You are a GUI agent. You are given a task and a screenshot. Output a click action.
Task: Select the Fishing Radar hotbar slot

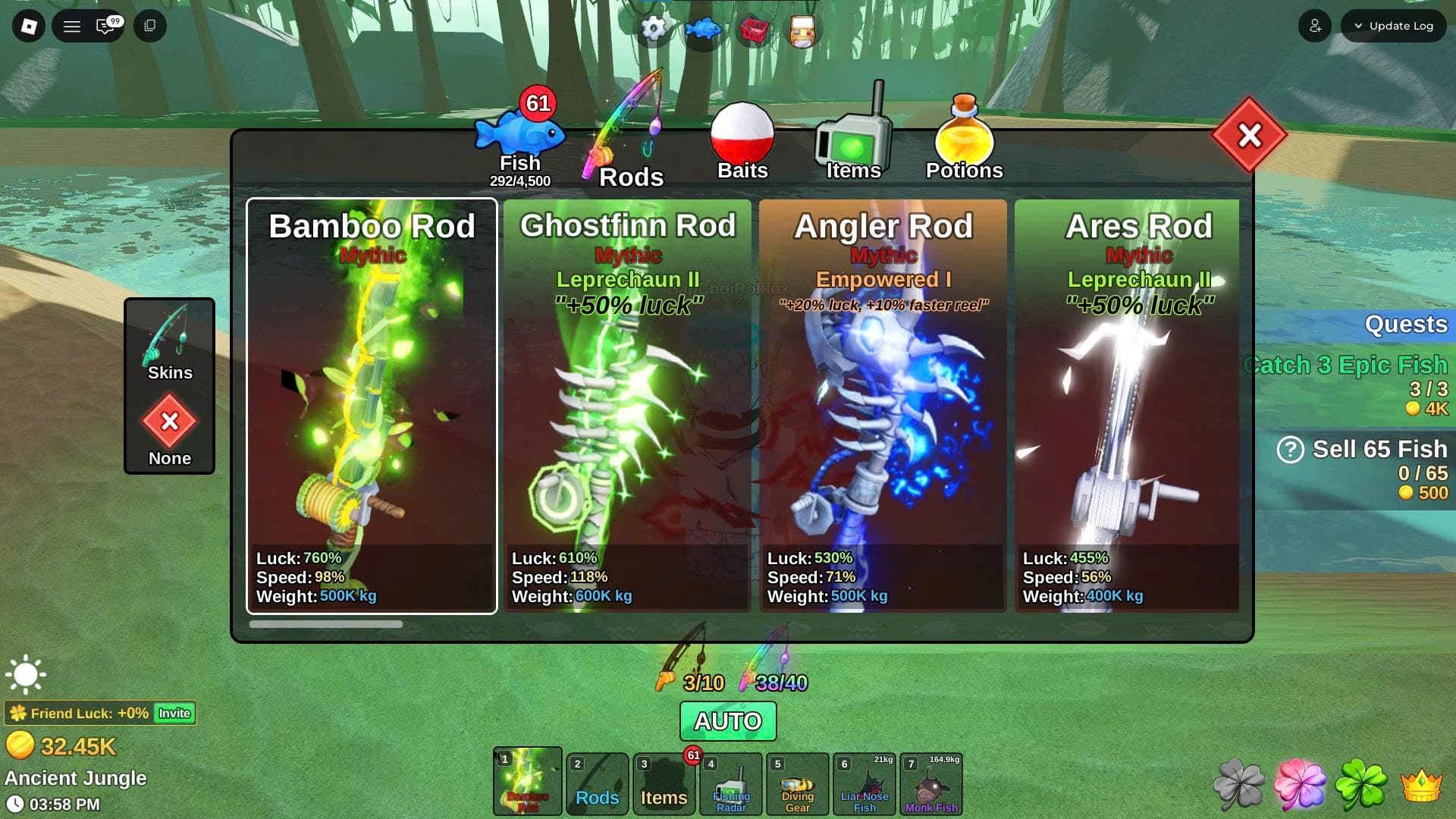731,785
